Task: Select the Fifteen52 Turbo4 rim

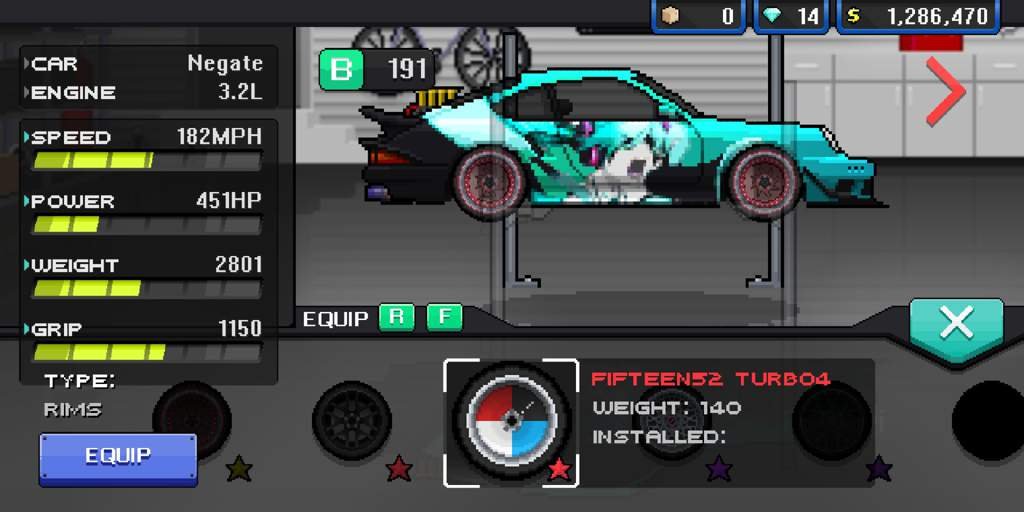Action: point(511,422)
